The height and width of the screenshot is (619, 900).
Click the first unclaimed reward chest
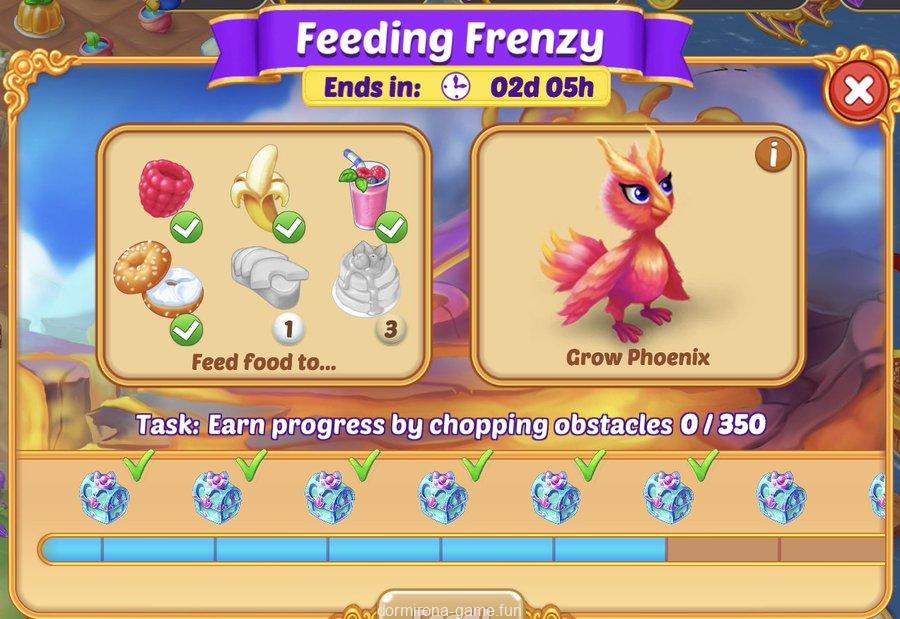[780, 495]
